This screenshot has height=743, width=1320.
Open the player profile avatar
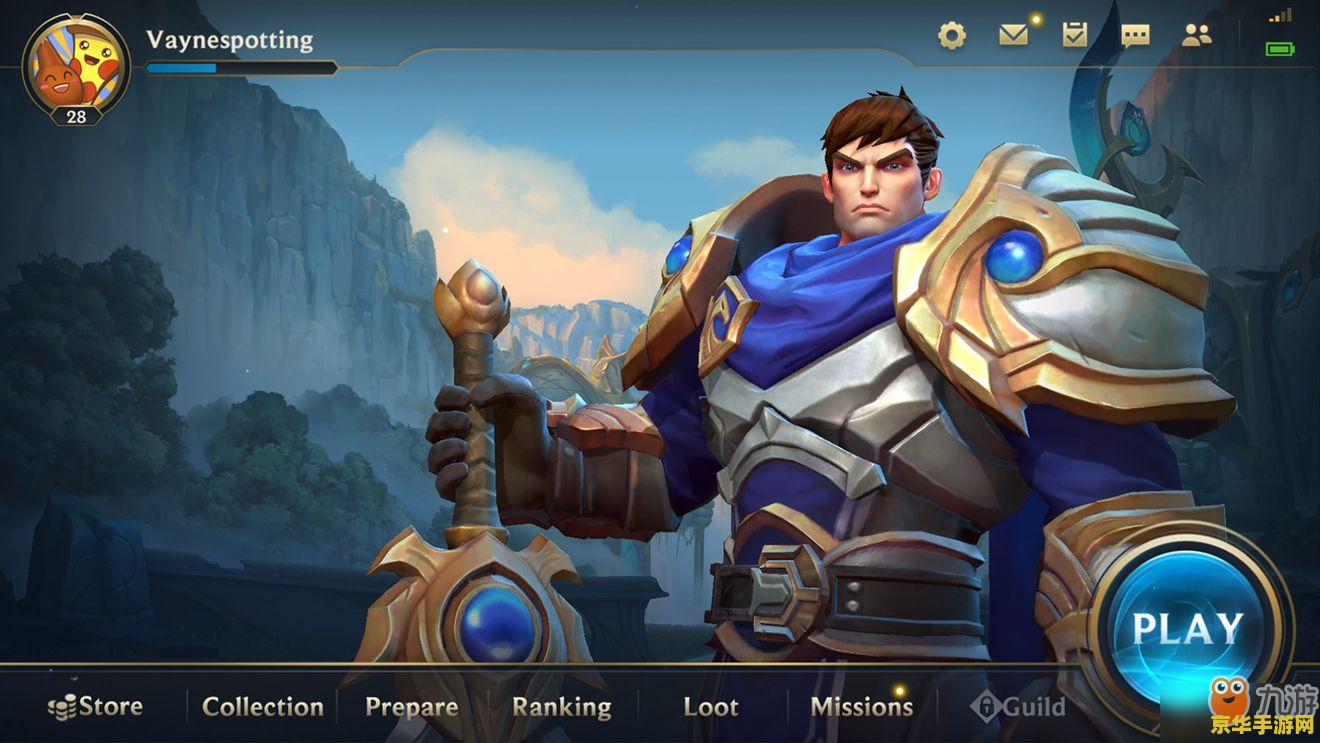coord(76,64)
